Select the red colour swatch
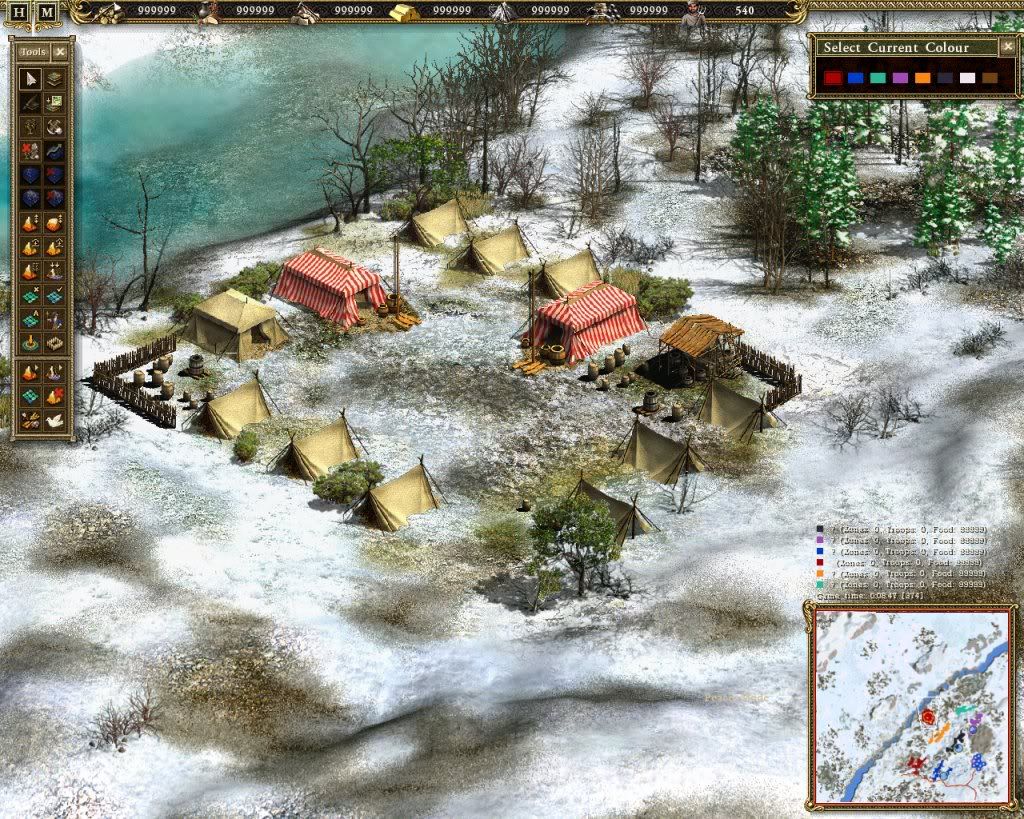This screenshot has width=1024, height=819. (x=832, y=77)
